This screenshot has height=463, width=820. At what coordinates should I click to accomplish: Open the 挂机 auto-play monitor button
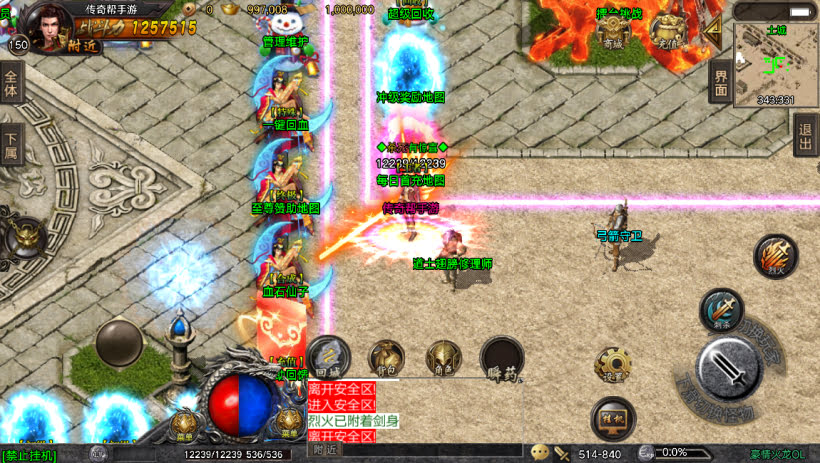pyautogui.click(x=614, y=416)
